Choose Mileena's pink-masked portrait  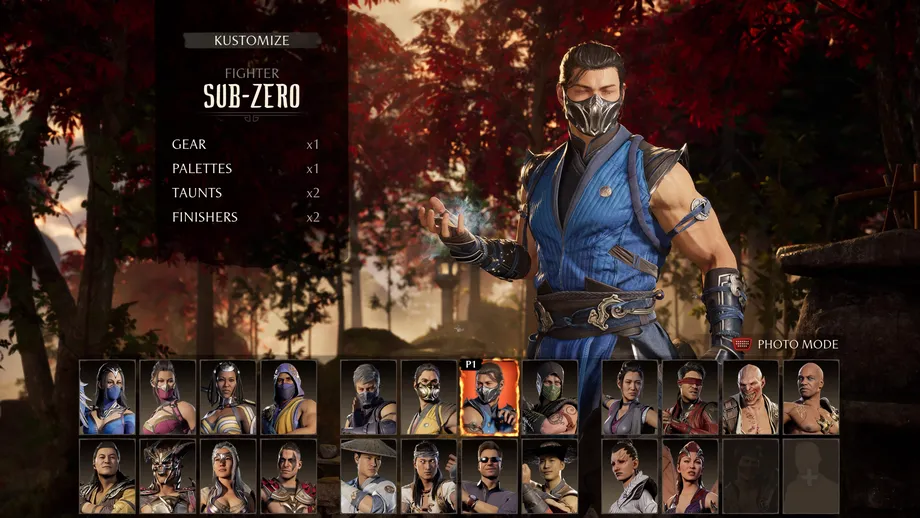coord(168,397)
